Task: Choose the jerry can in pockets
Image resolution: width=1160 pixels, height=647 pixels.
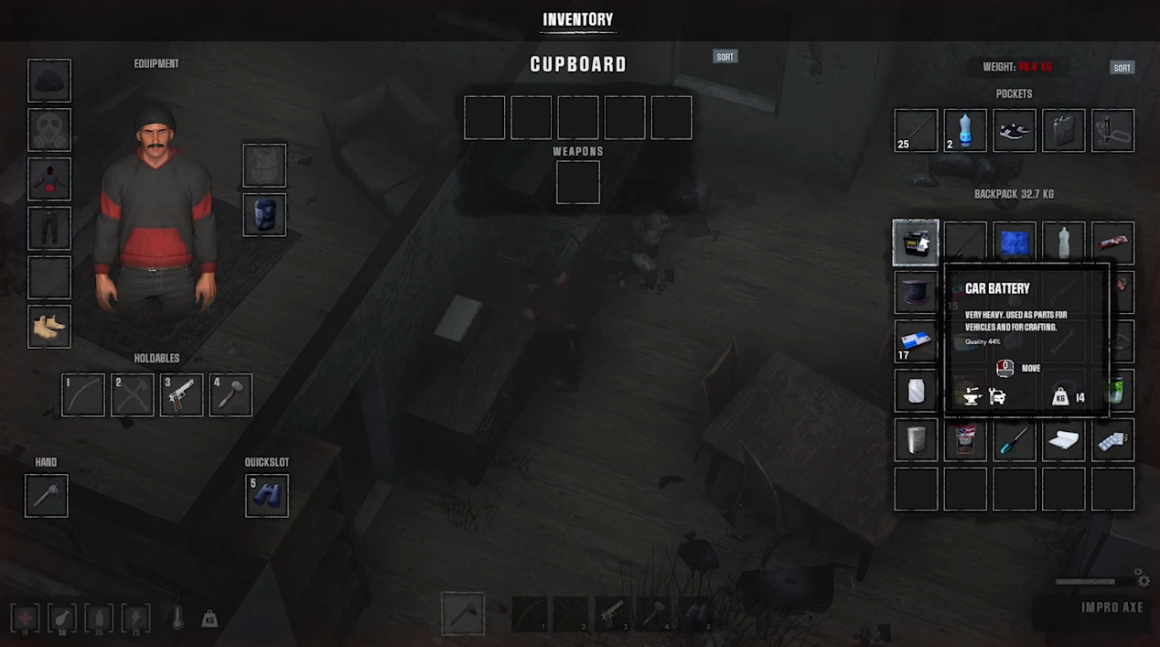Action: pyautogui.click(x=1063, y=131)
